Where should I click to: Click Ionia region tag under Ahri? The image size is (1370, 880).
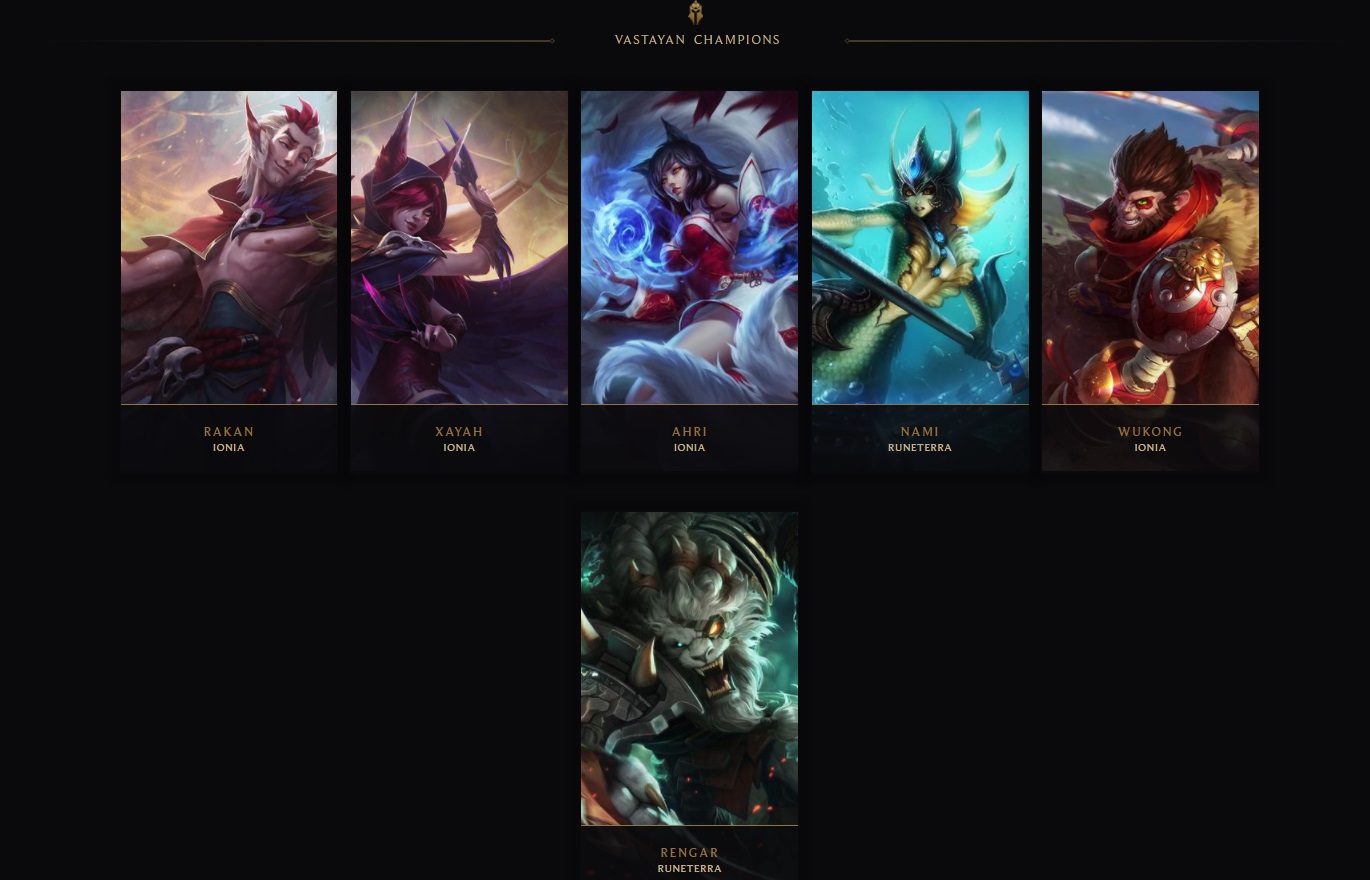[689, 447]
